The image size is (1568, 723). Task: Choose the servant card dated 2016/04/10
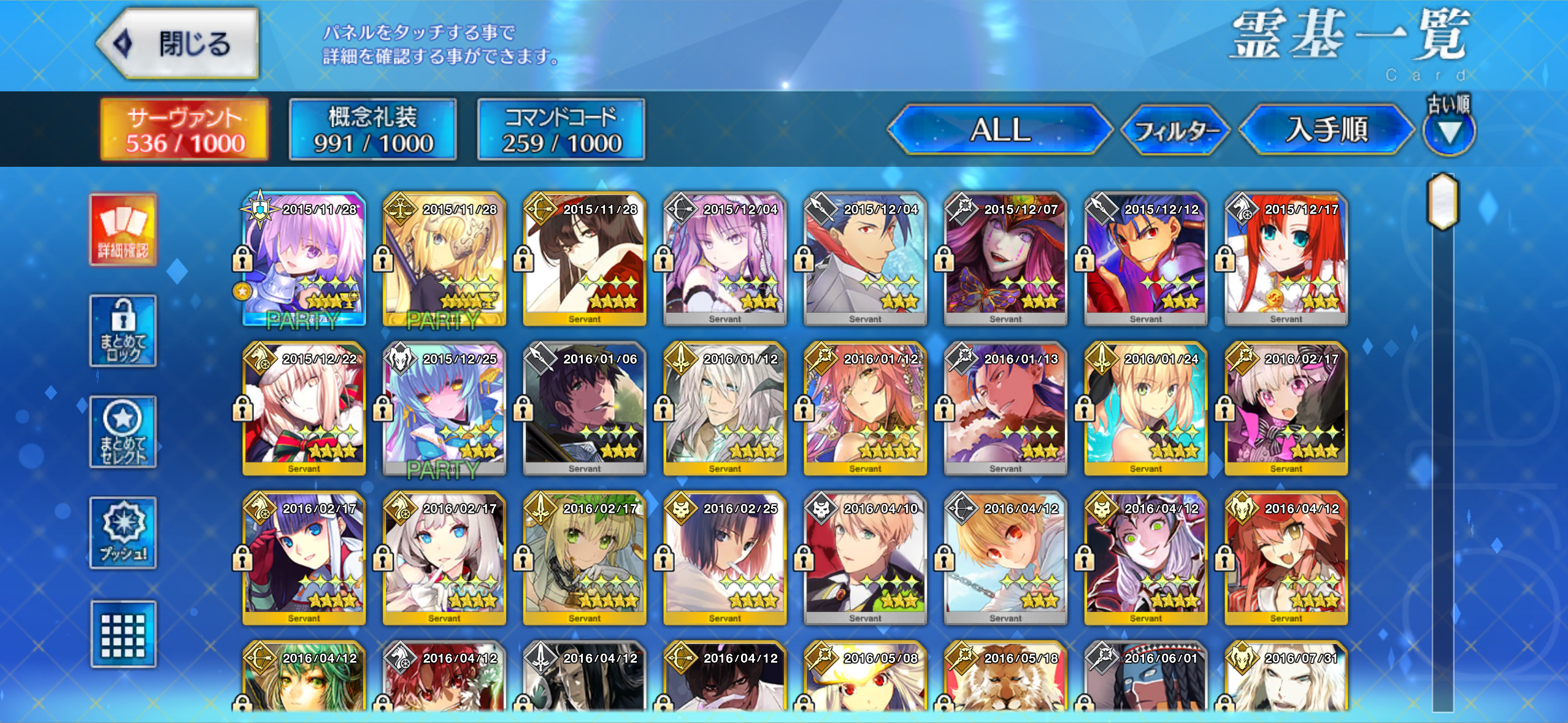[x=865, y=558]
